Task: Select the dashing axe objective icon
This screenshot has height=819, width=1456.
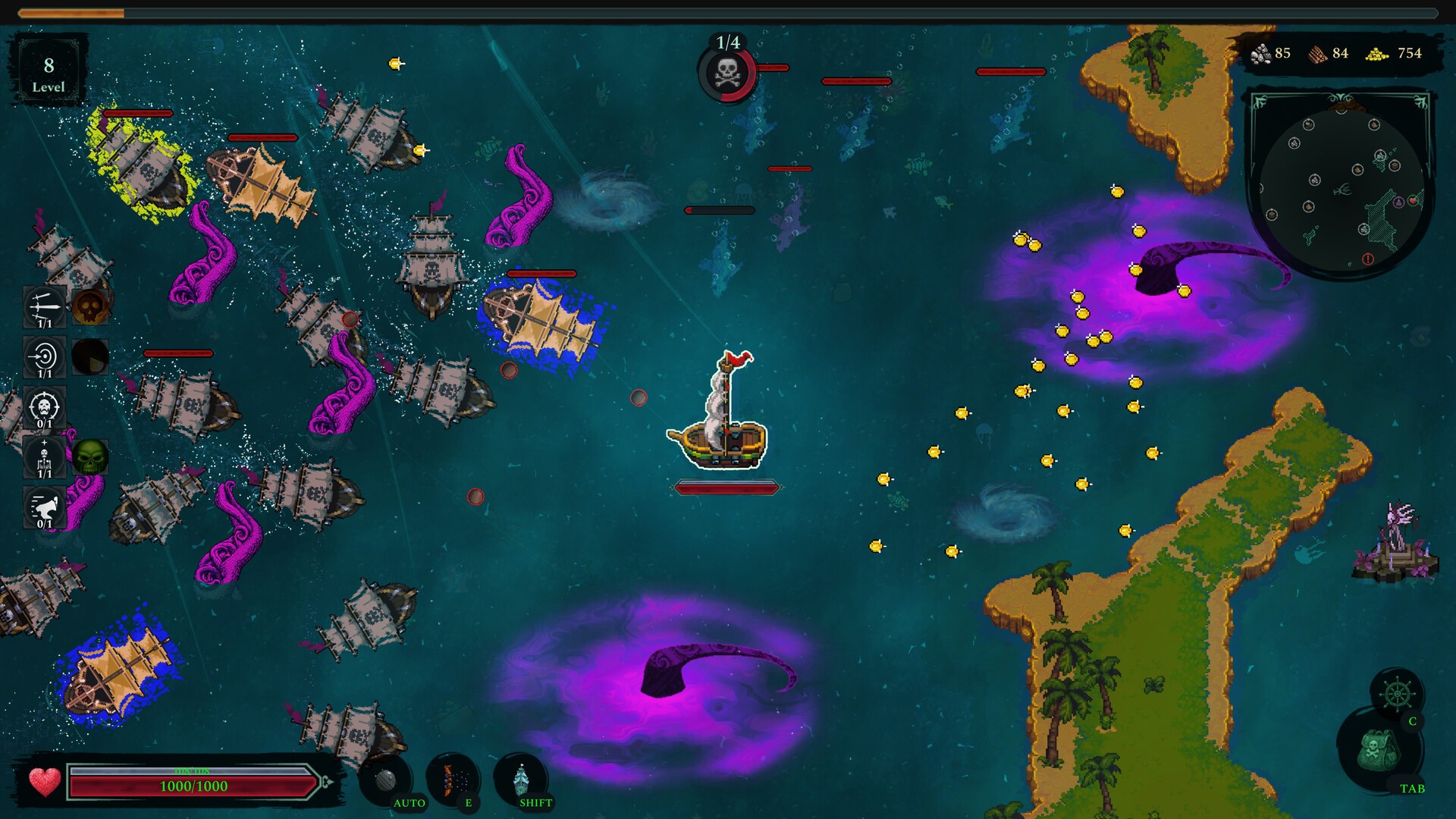Action: pyautogui.click(x=44, y=507)
